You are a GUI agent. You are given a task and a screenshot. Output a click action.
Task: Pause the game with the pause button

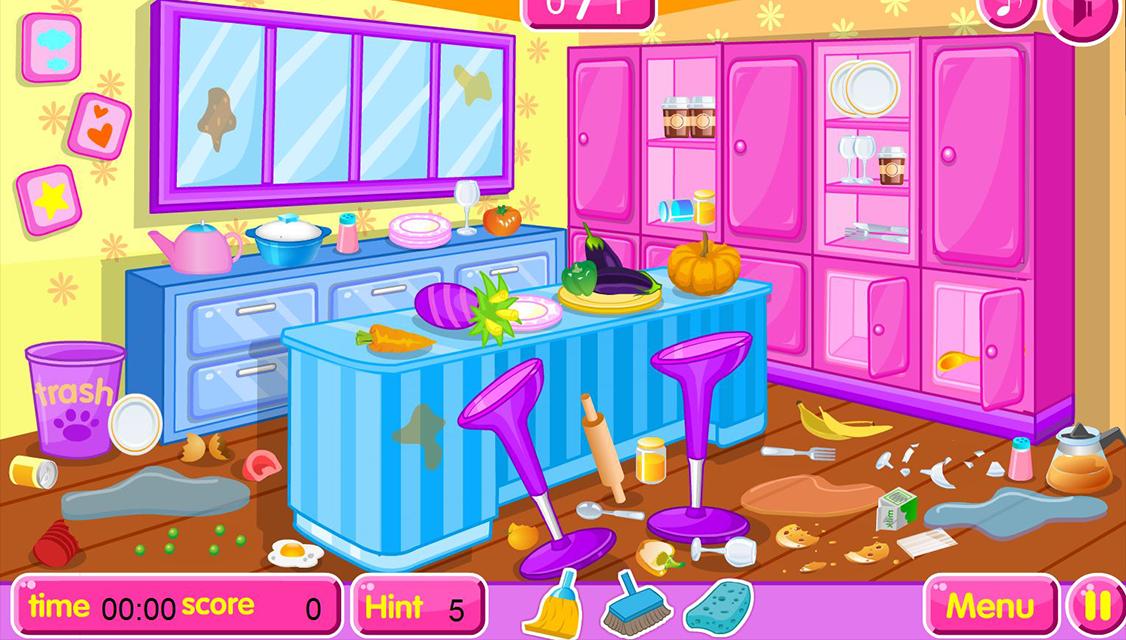click(x=1097, y=606)
